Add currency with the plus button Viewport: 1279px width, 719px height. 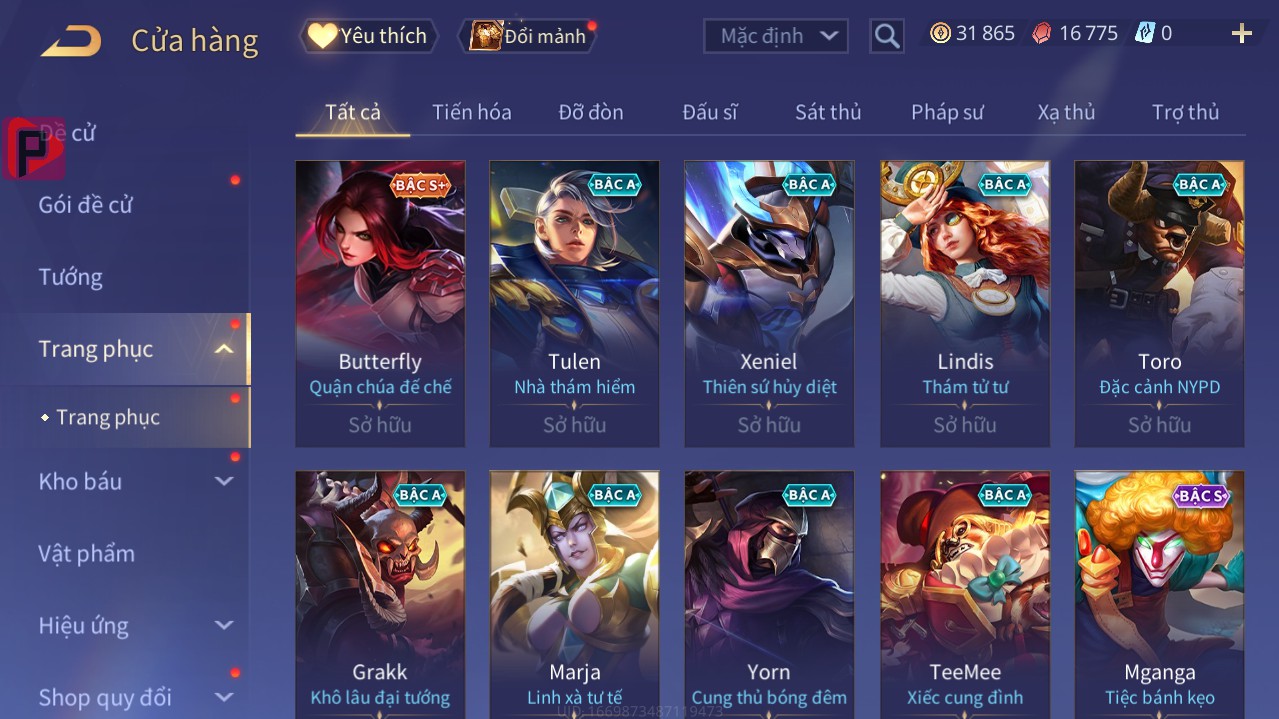tap(1241, 34)
